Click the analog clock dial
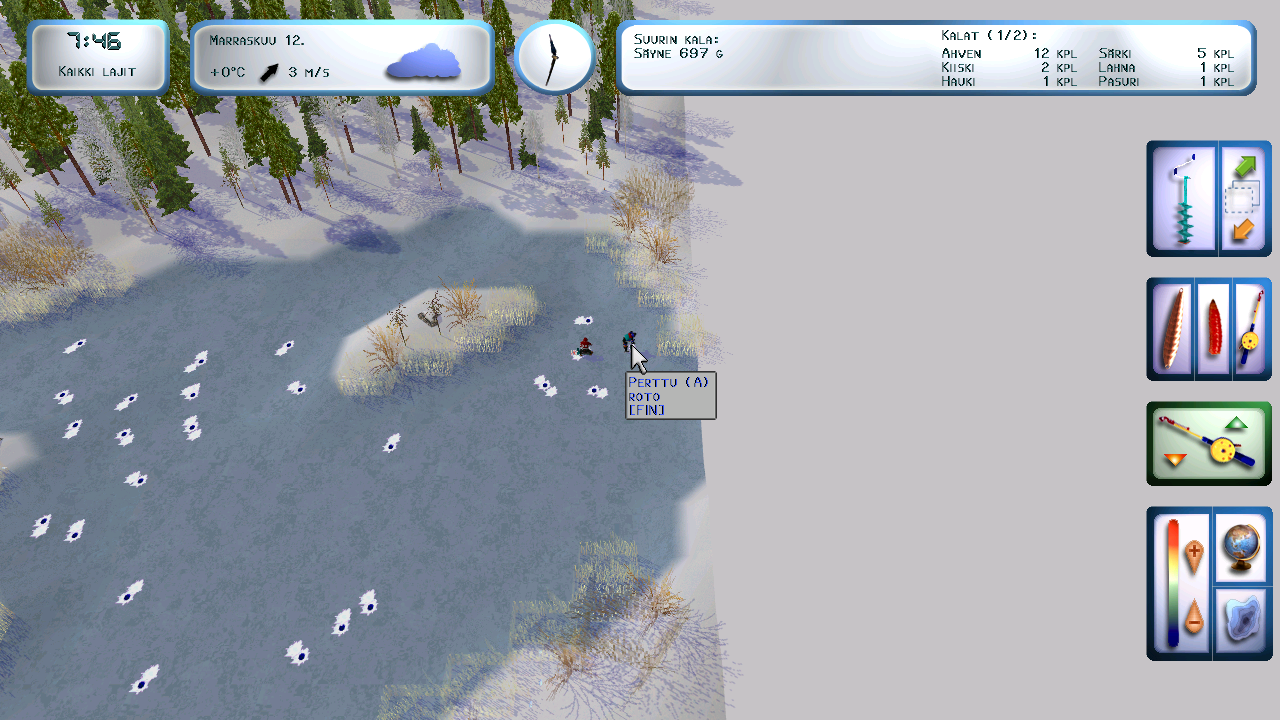Viewport: 1280px width, 720px height. [x=554, y=58]
